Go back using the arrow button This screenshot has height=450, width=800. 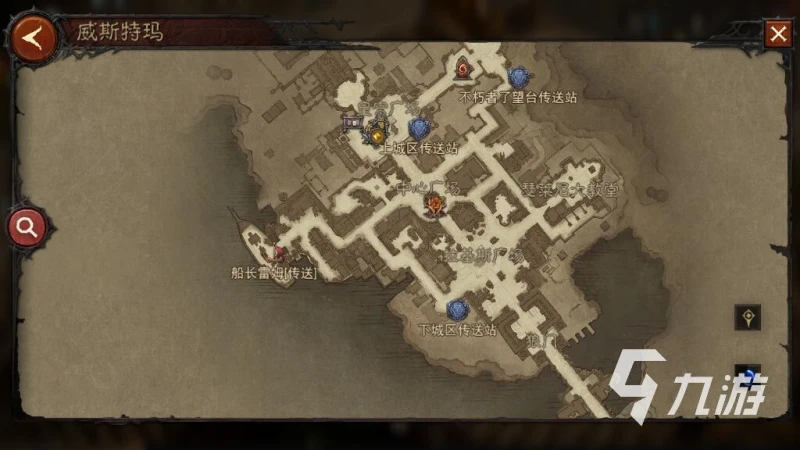[x=34, y=38]
